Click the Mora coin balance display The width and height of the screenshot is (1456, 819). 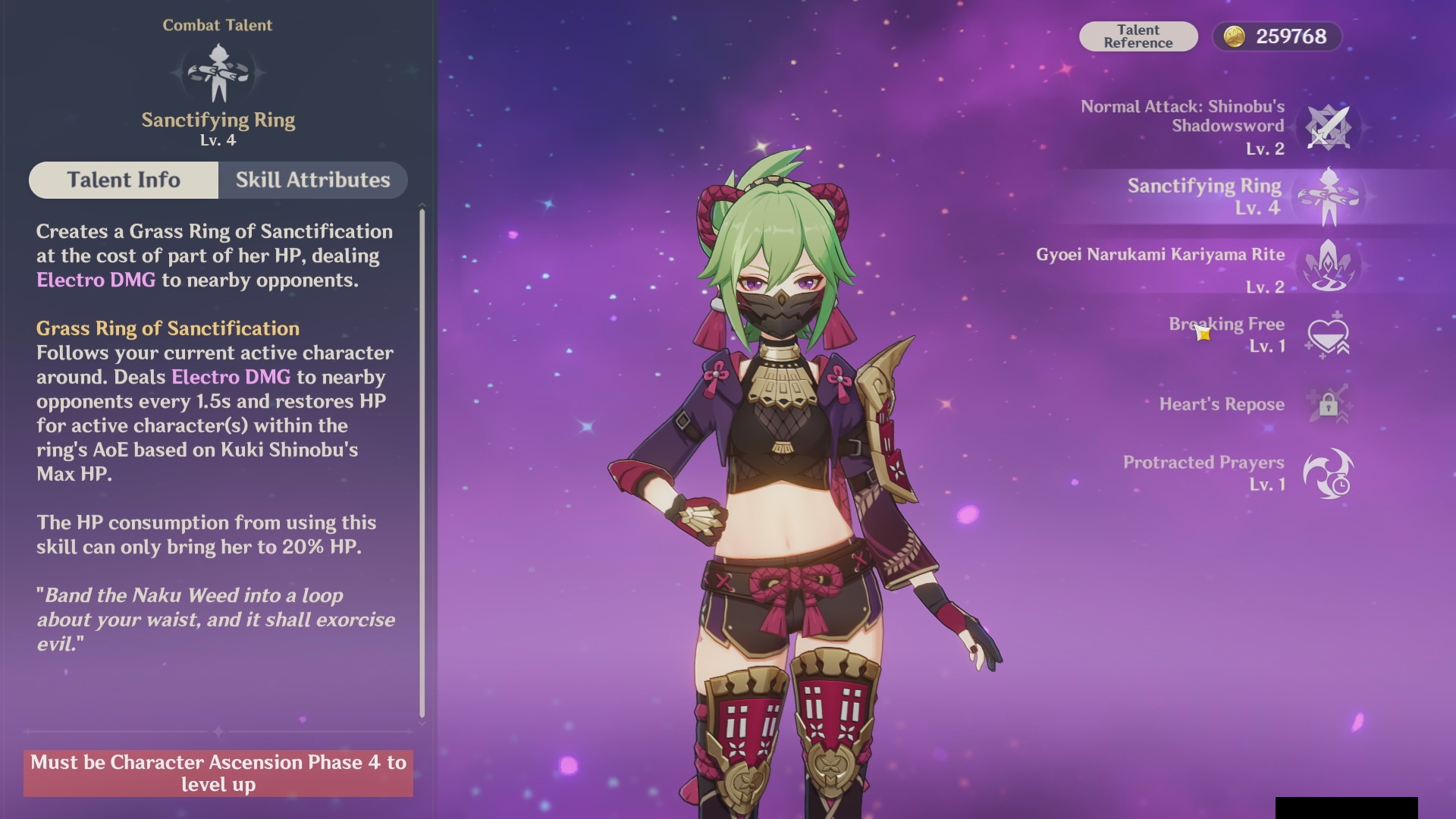coord(1277,36)
